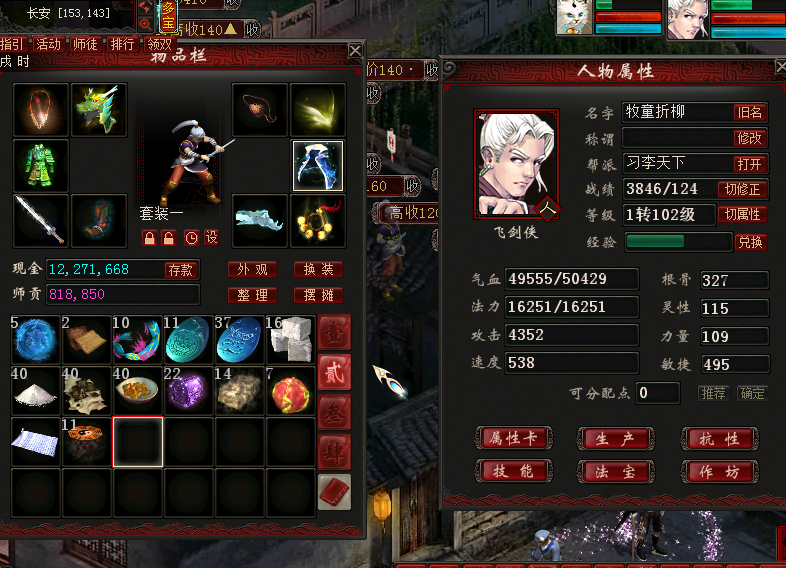Select the sword weapon equipment slot
The width and height of the screenshot is (786, 568).
[x=41, y=220]
